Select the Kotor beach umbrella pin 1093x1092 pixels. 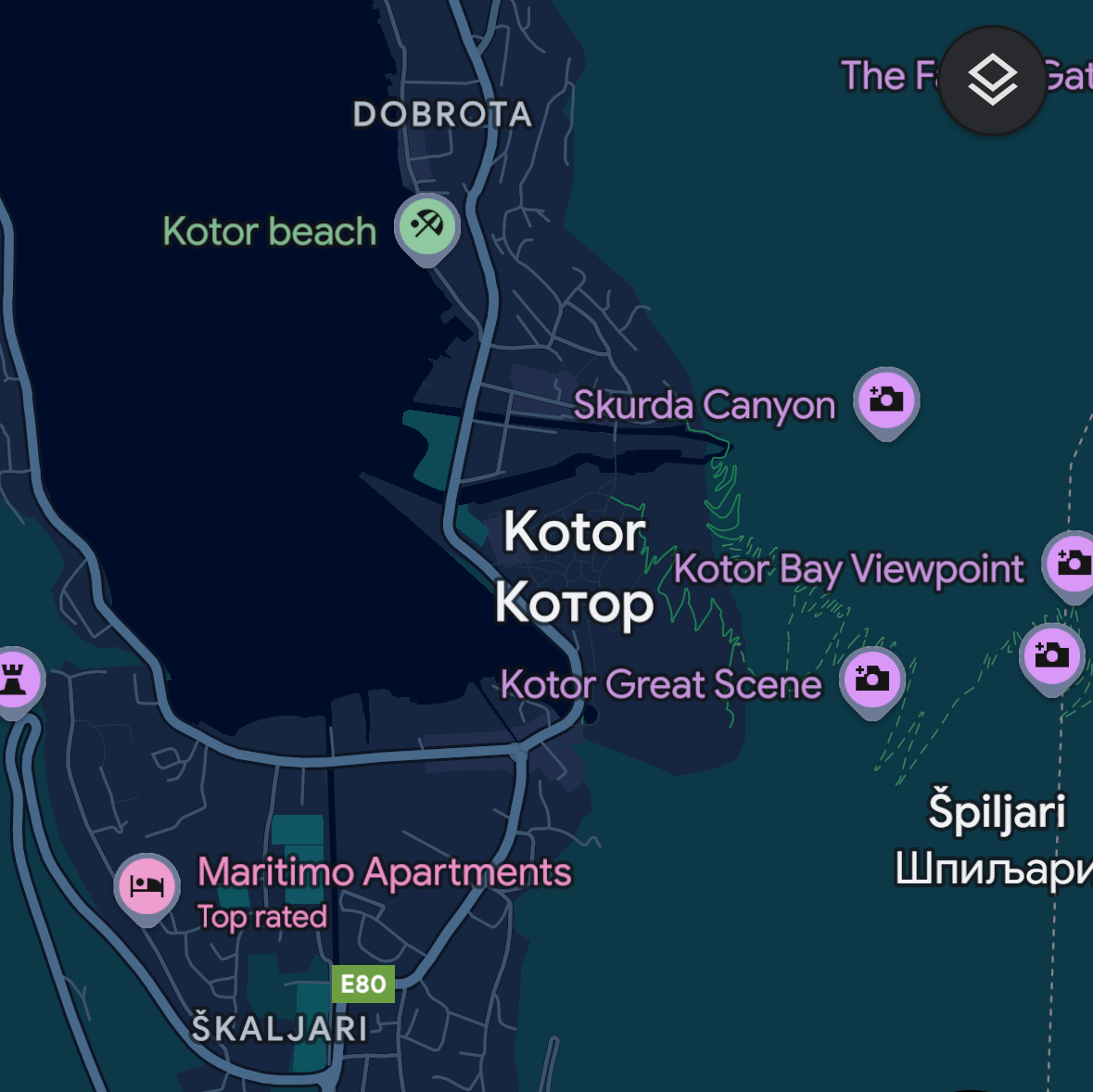pyautogui.click(x=426, y=225)
